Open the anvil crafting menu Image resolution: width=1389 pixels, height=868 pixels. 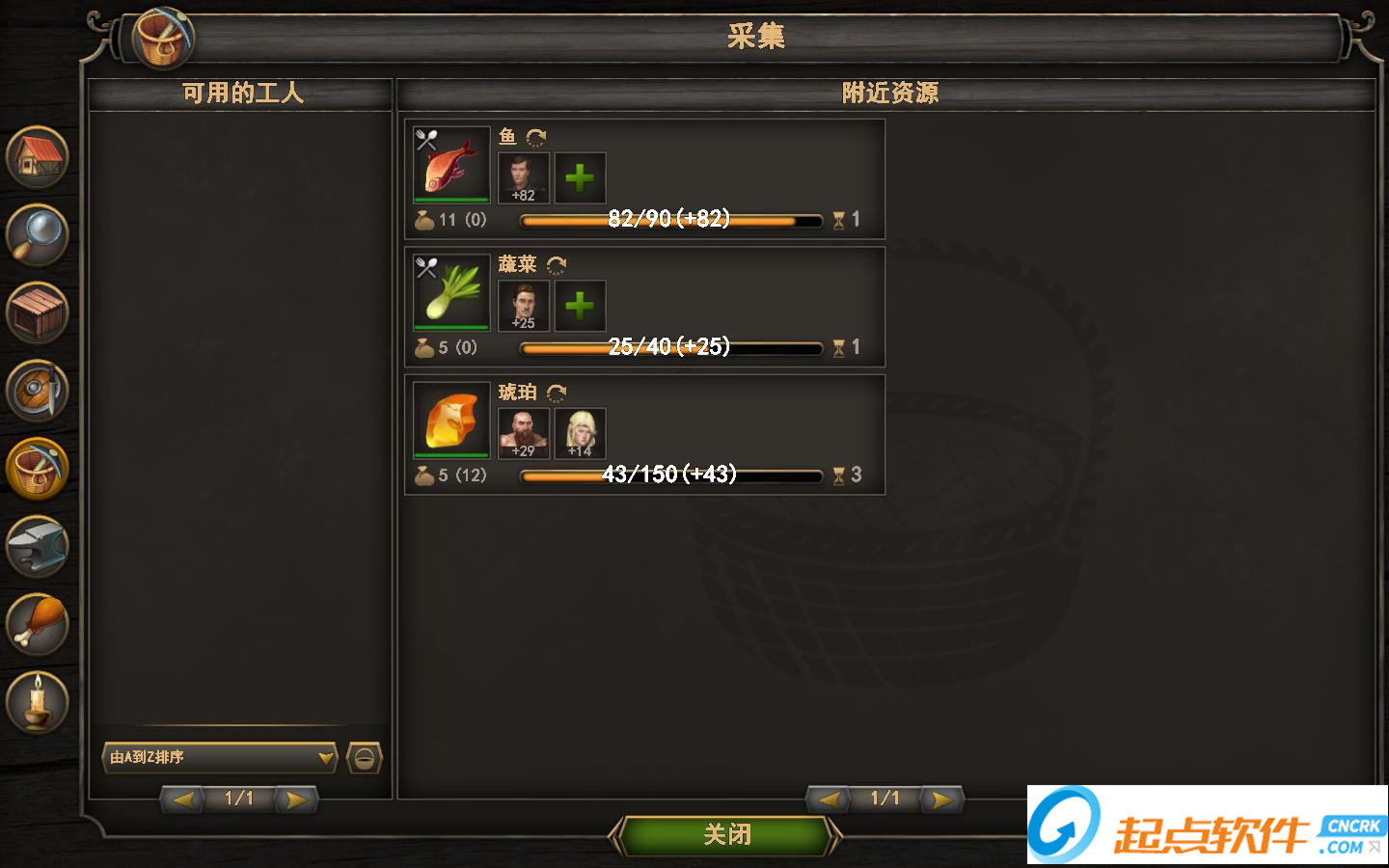(x=37, y=546)
